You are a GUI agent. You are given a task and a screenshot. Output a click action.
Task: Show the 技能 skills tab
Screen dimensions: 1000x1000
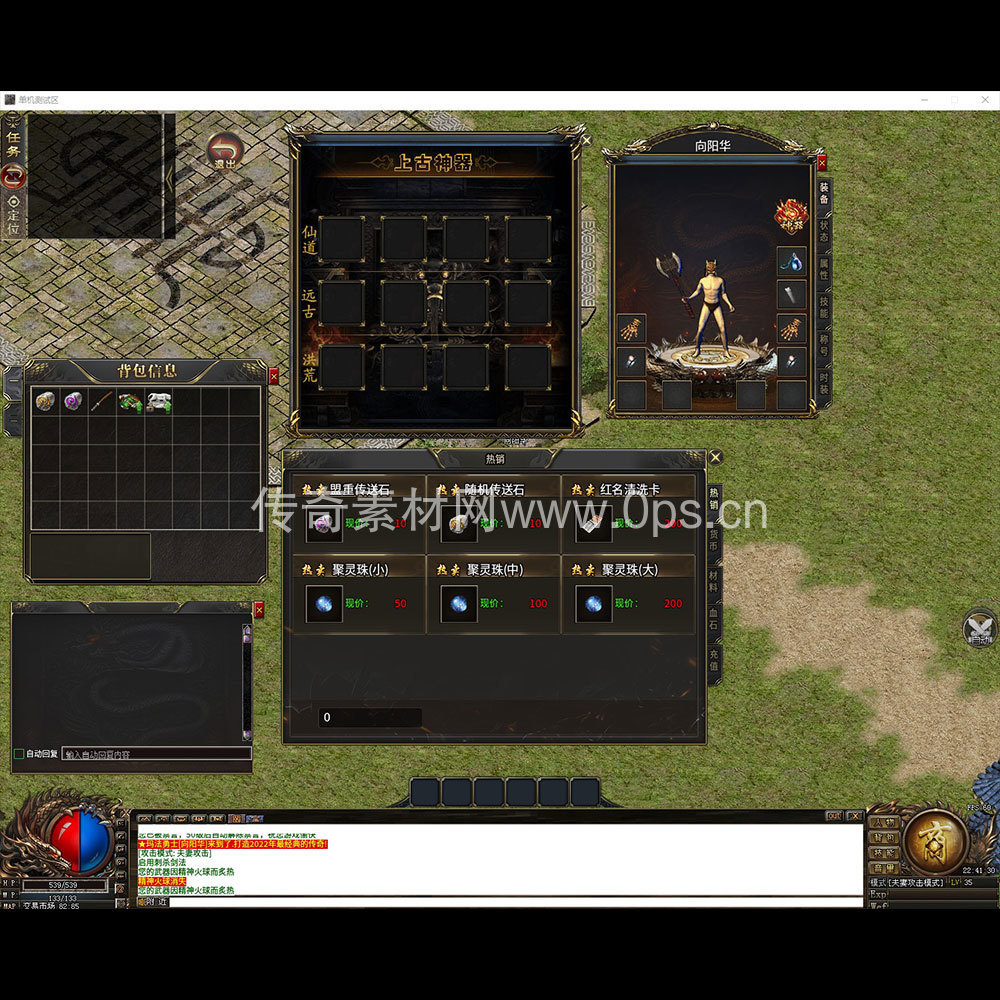[x=824, y=307]
